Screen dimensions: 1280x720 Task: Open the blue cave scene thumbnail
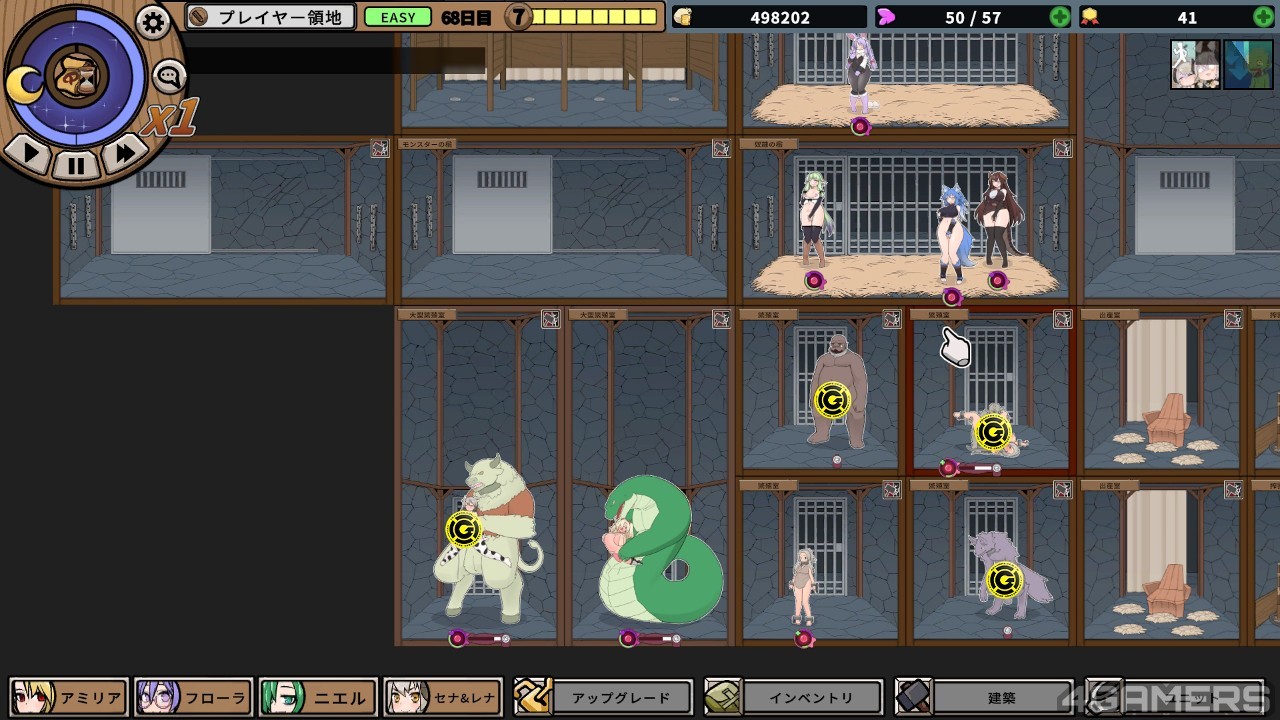coord(1248,65)
